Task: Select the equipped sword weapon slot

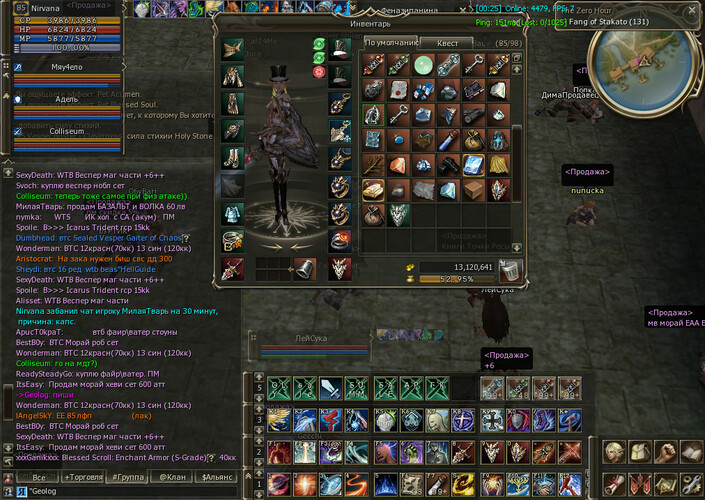Action: (x=233, y=268)
